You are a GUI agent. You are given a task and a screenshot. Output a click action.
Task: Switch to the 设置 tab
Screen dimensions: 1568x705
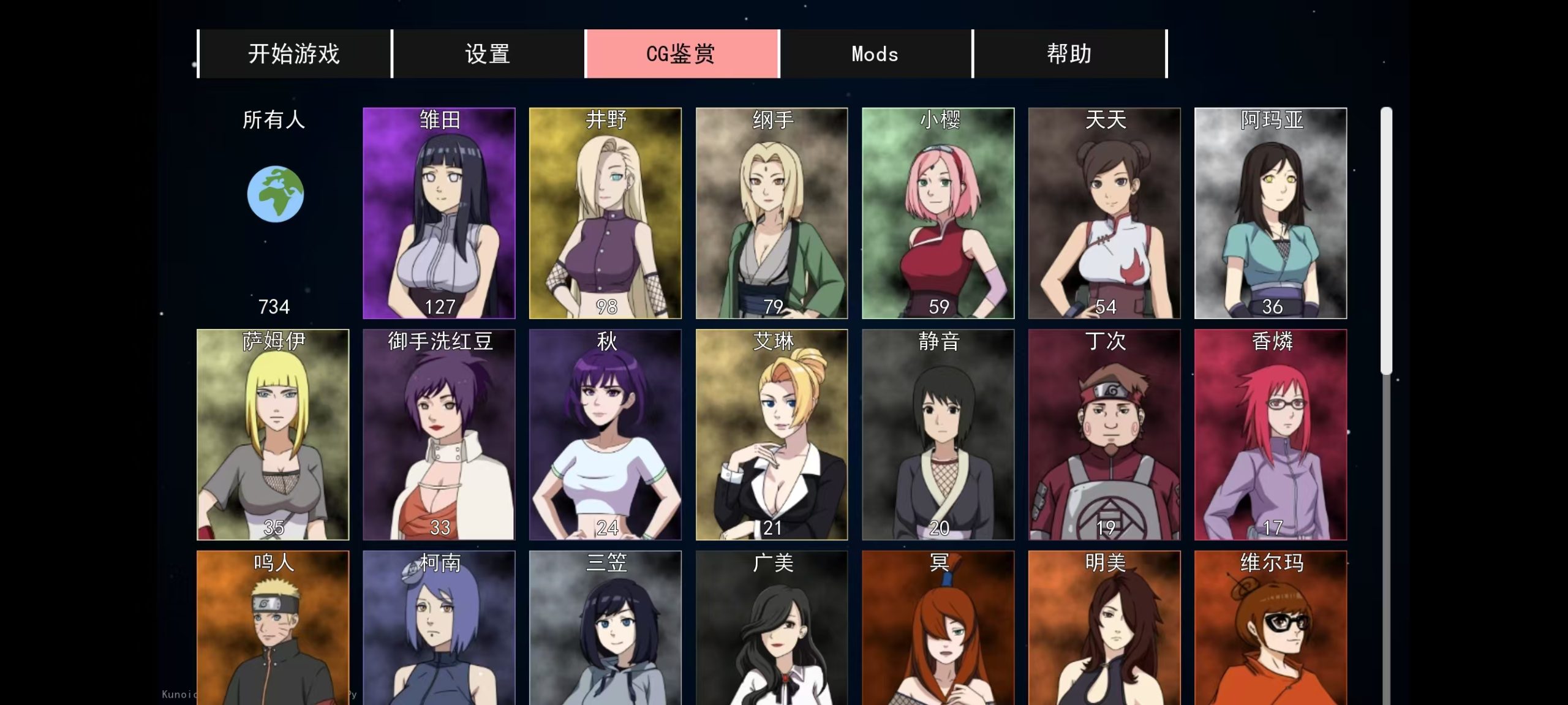click(488, 54)
